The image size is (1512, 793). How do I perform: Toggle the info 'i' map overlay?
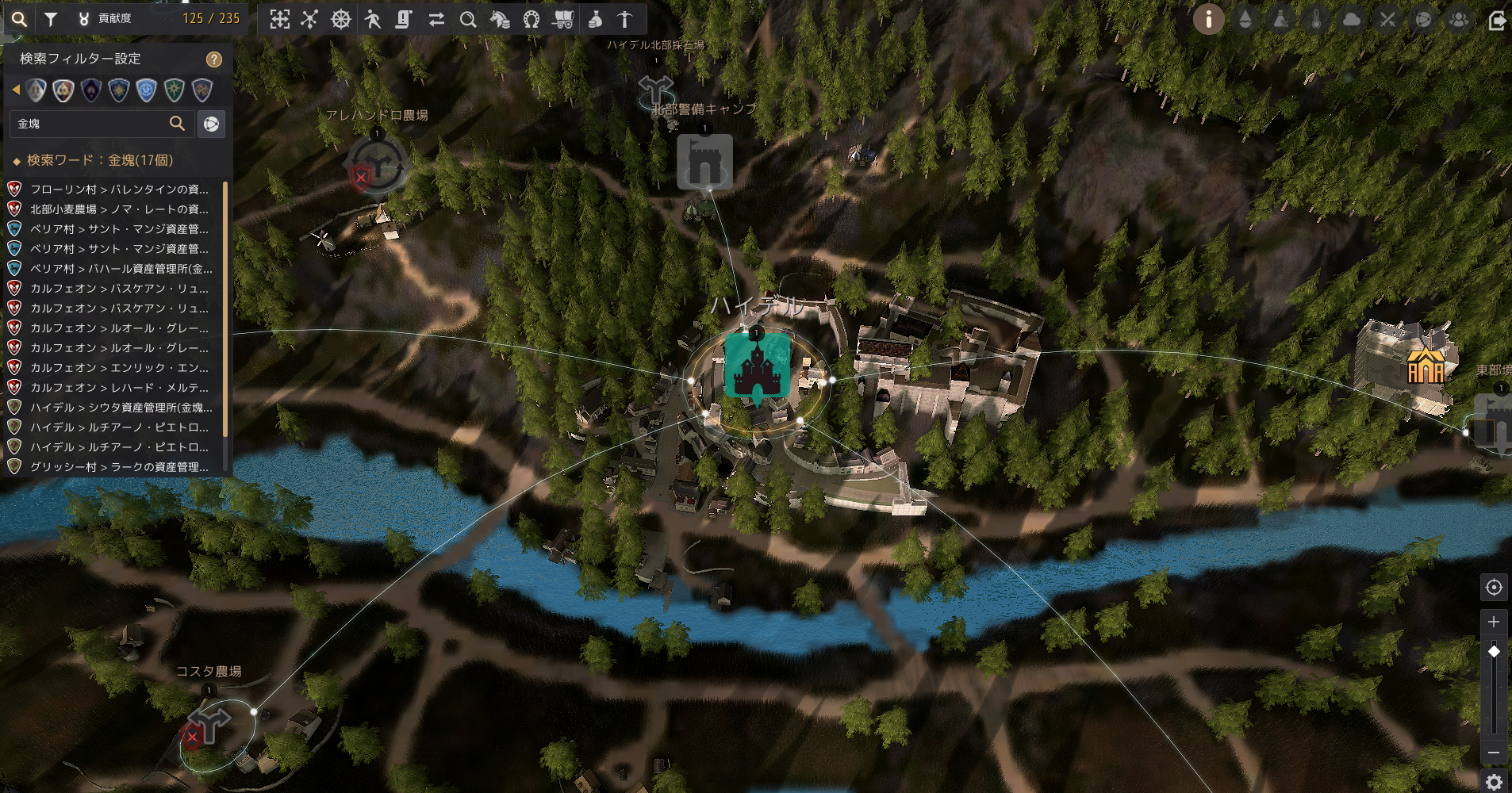point(1208,19)
